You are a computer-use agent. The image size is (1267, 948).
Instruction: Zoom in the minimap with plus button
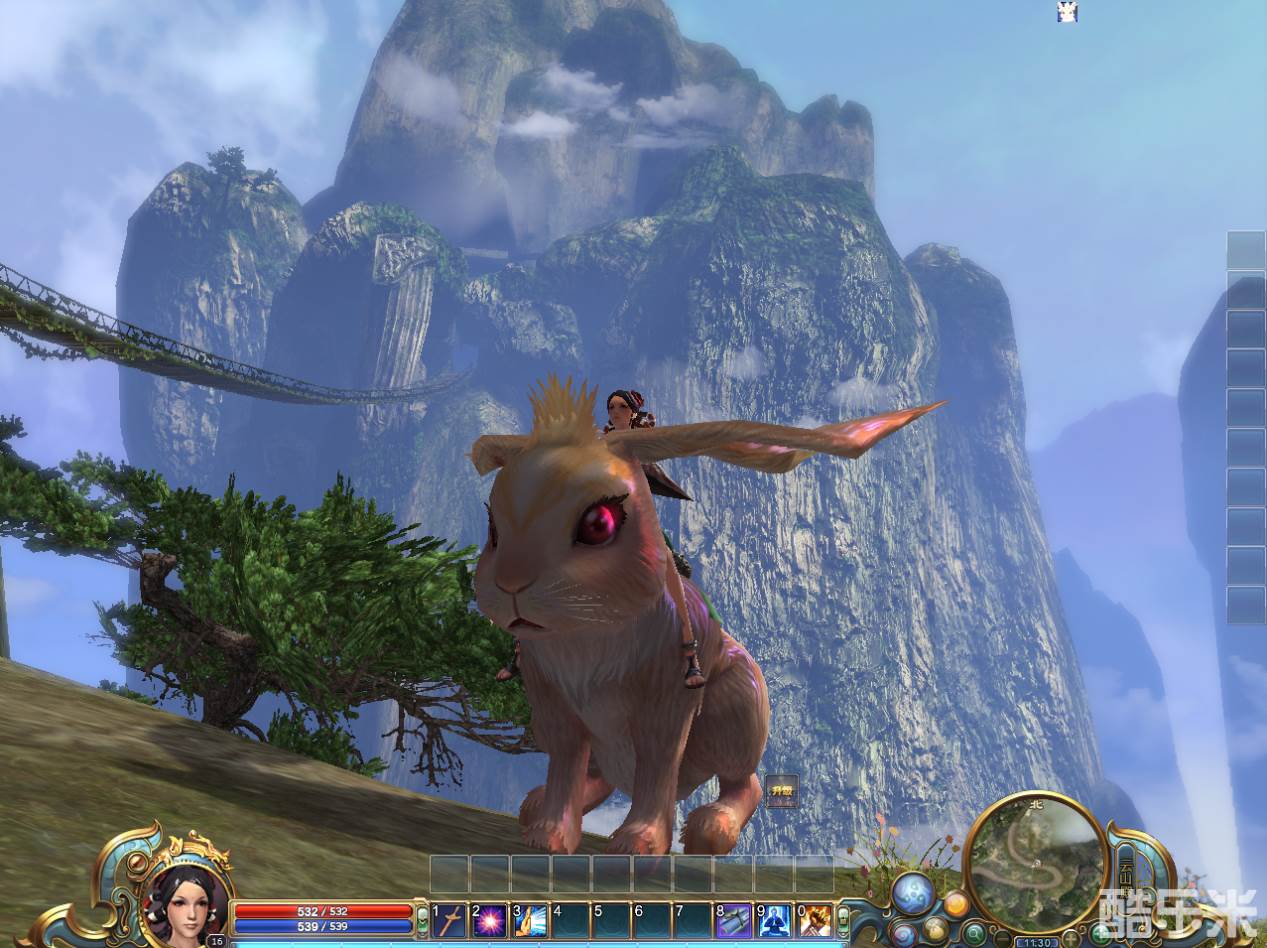coord(1071,938)
